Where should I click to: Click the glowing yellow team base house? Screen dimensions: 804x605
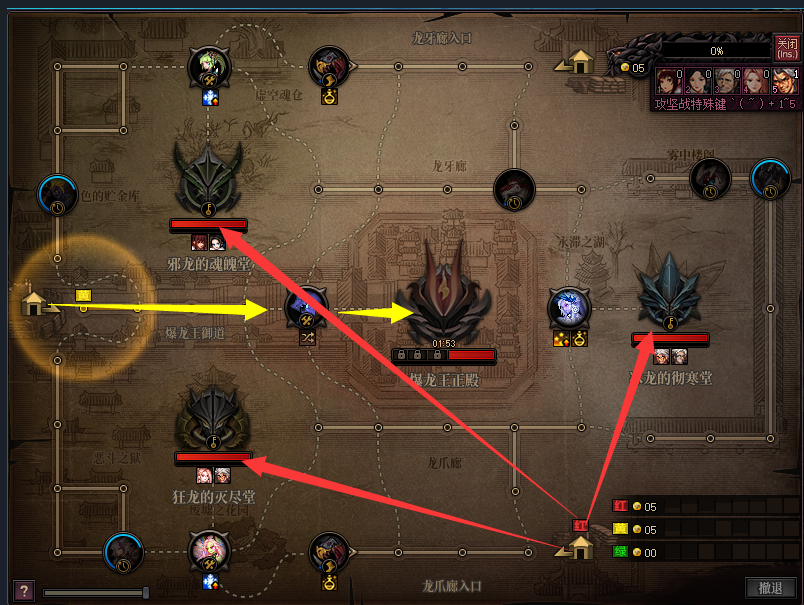click(x=36, y=302)
